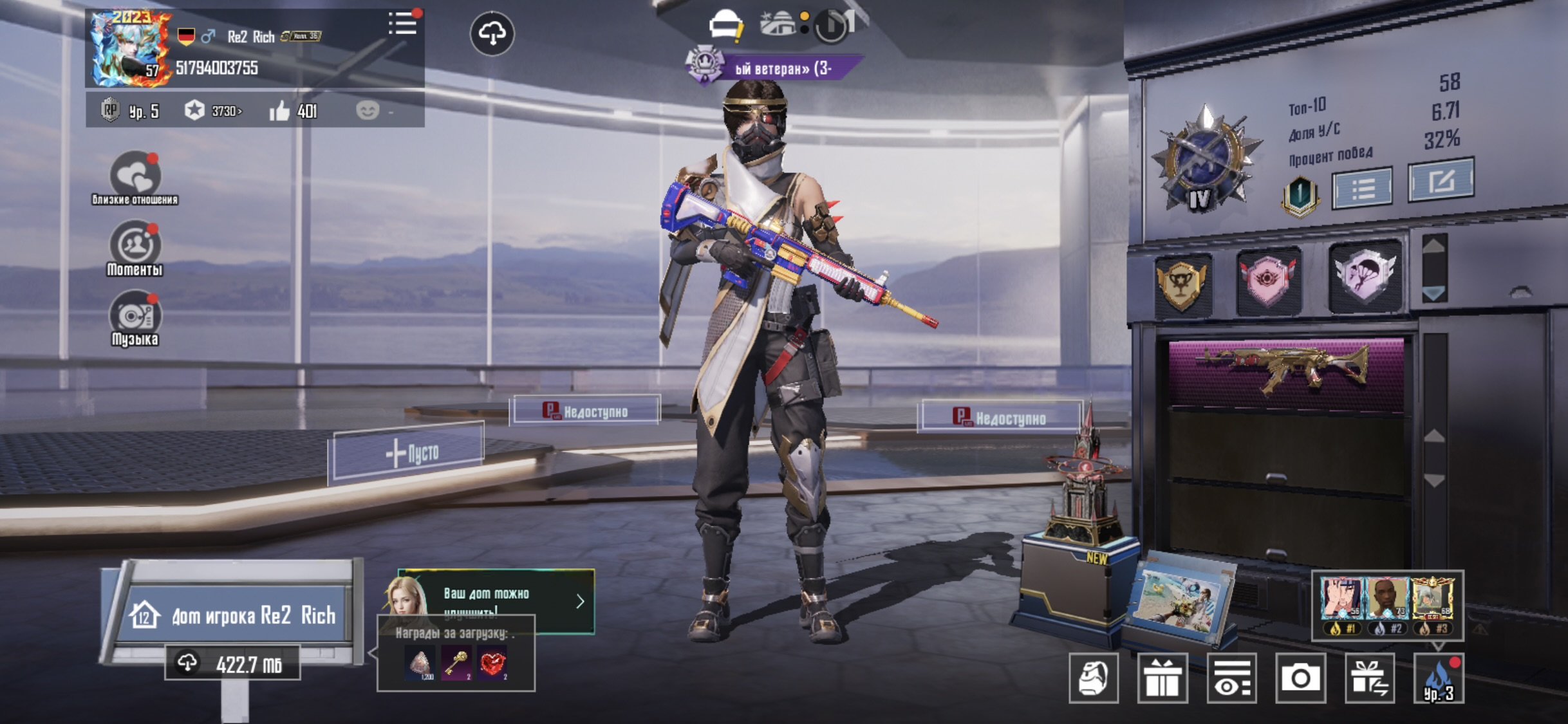
Task: Tap the cloud download button
Action: click(492, 33)
